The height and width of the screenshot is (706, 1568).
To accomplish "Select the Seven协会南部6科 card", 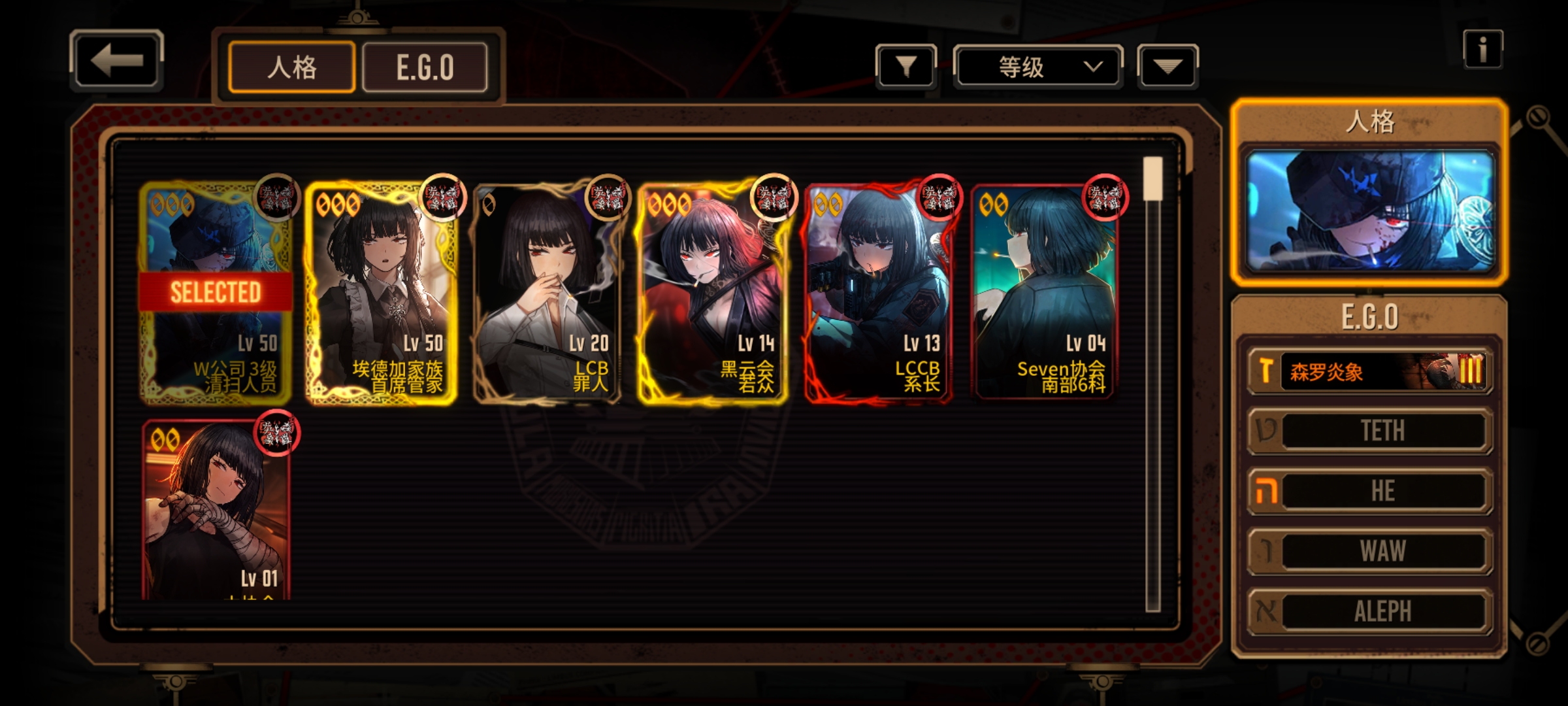I will [1044, 294].
